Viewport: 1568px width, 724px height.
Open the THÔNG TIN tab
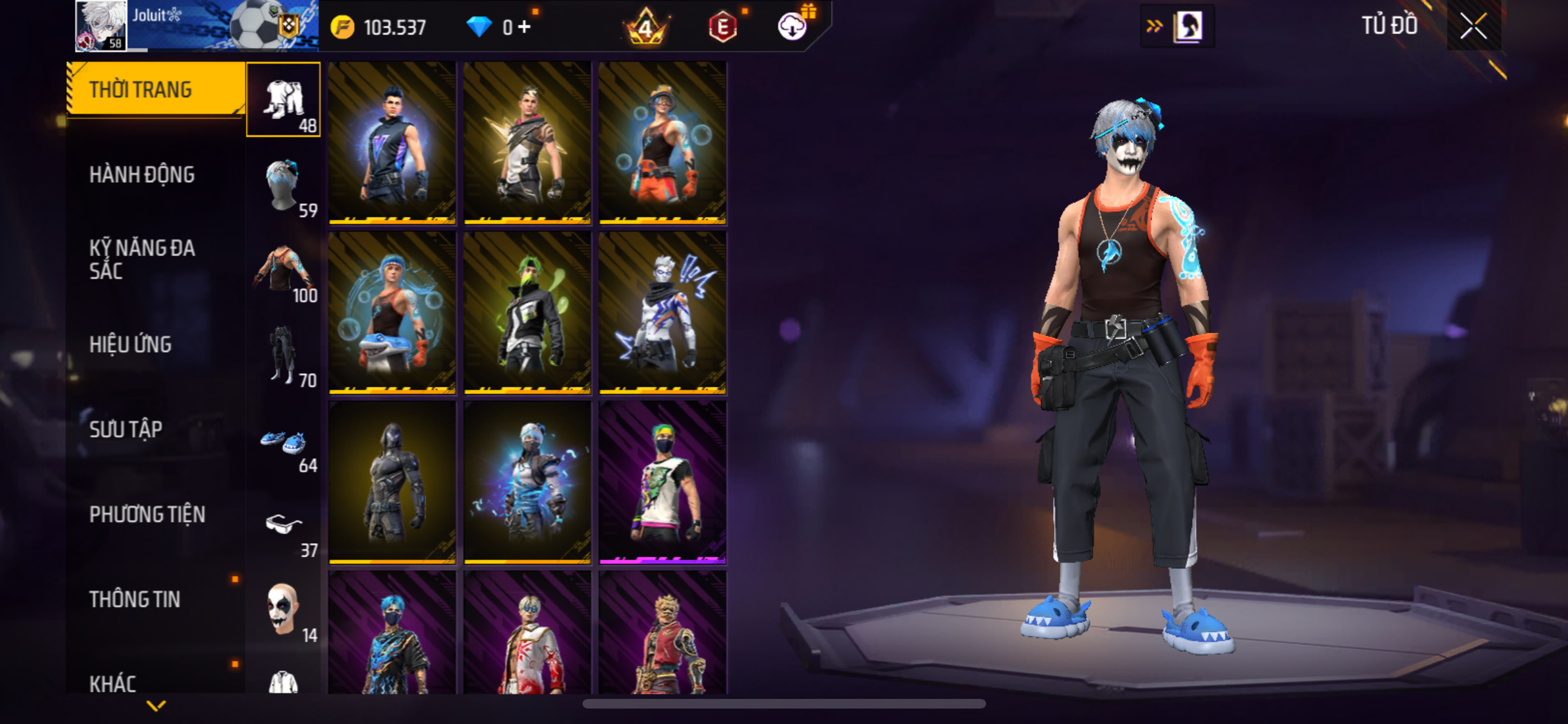135,599
